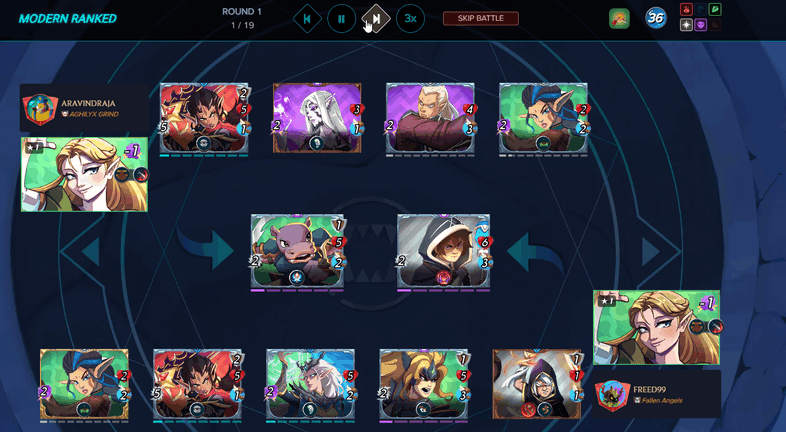Restart battle from the beginning
786x432 pixels.
coord(307,18)
